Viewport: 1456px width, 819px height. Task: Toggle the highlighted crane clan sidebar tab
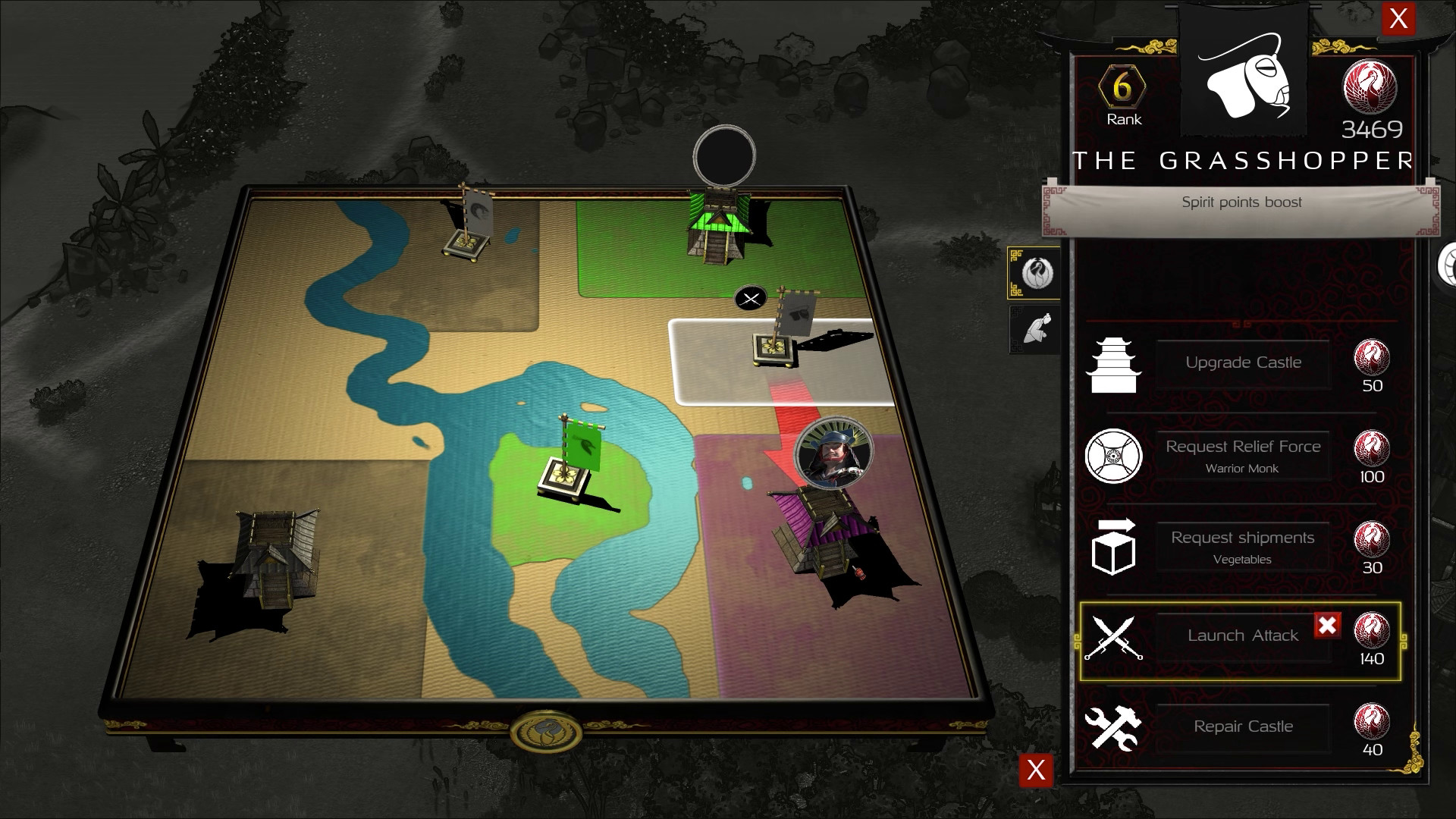1034,272
